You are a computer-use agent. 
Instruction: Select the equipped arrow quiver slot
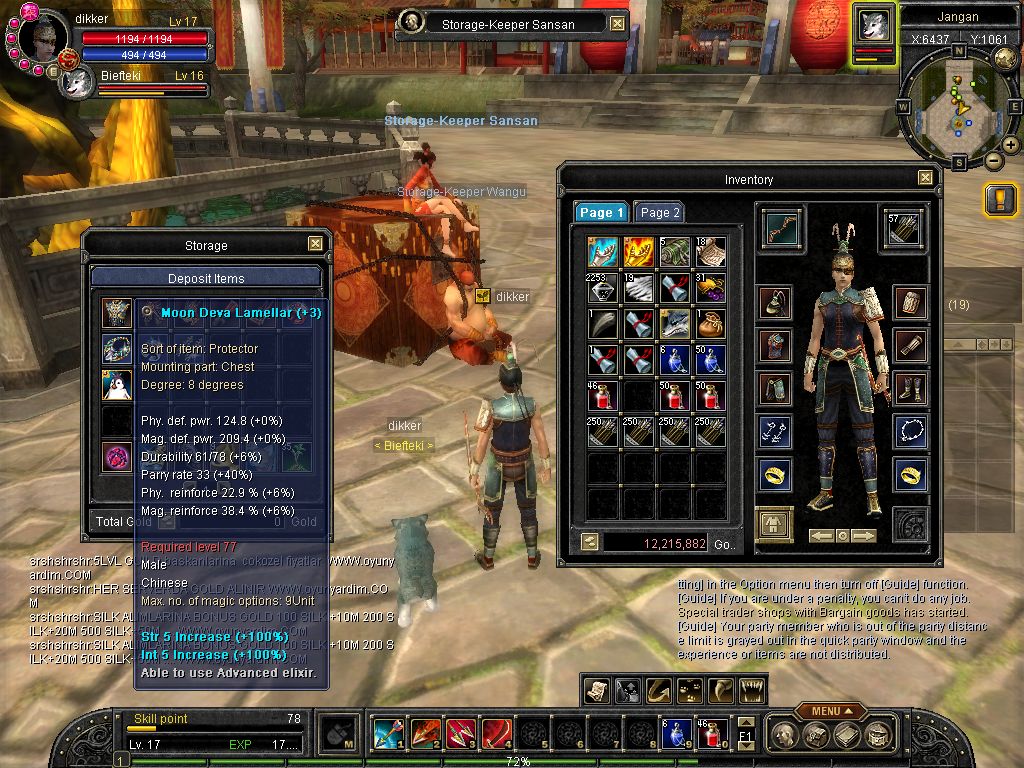902,228
